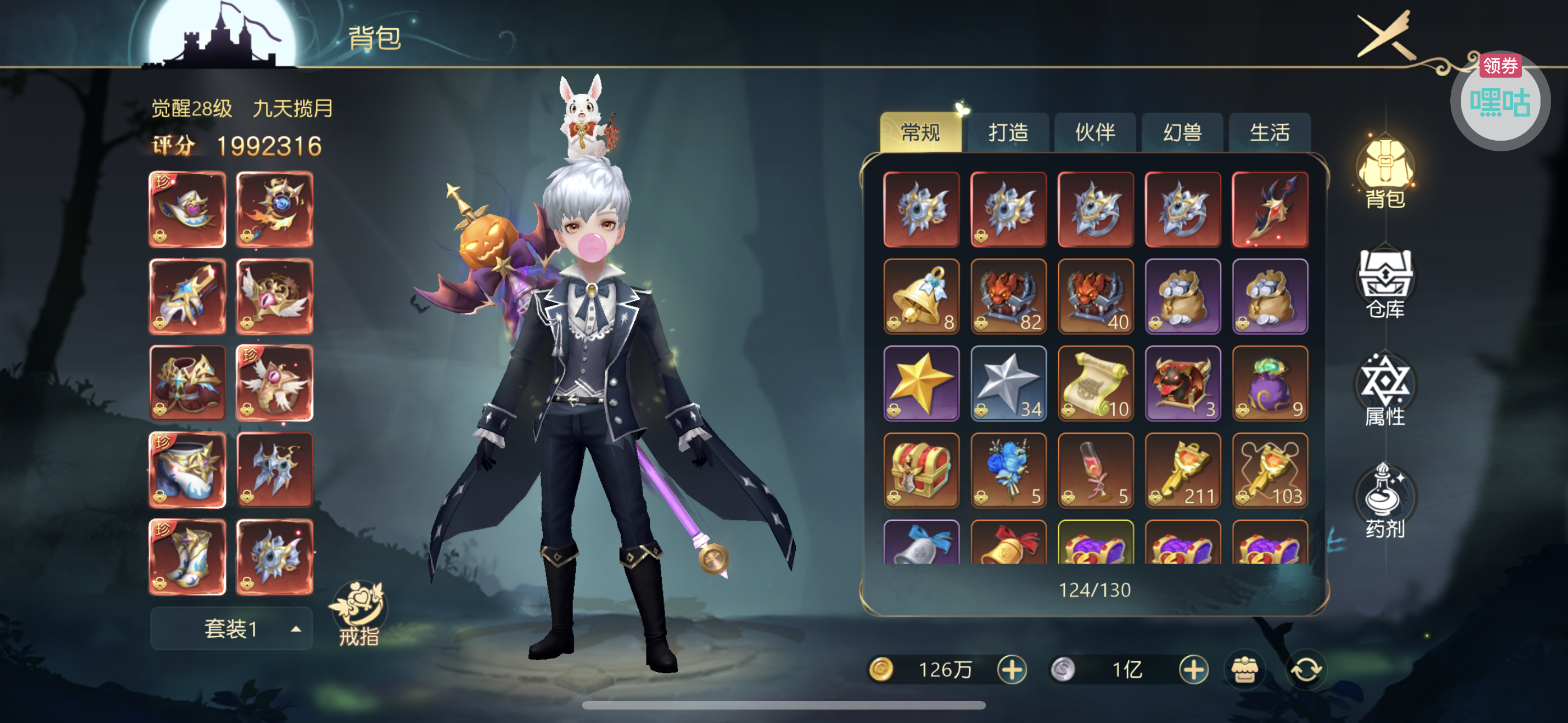Switch to the 打造 tab
Screen dimensions: 1568x723
click(1008, 132)
